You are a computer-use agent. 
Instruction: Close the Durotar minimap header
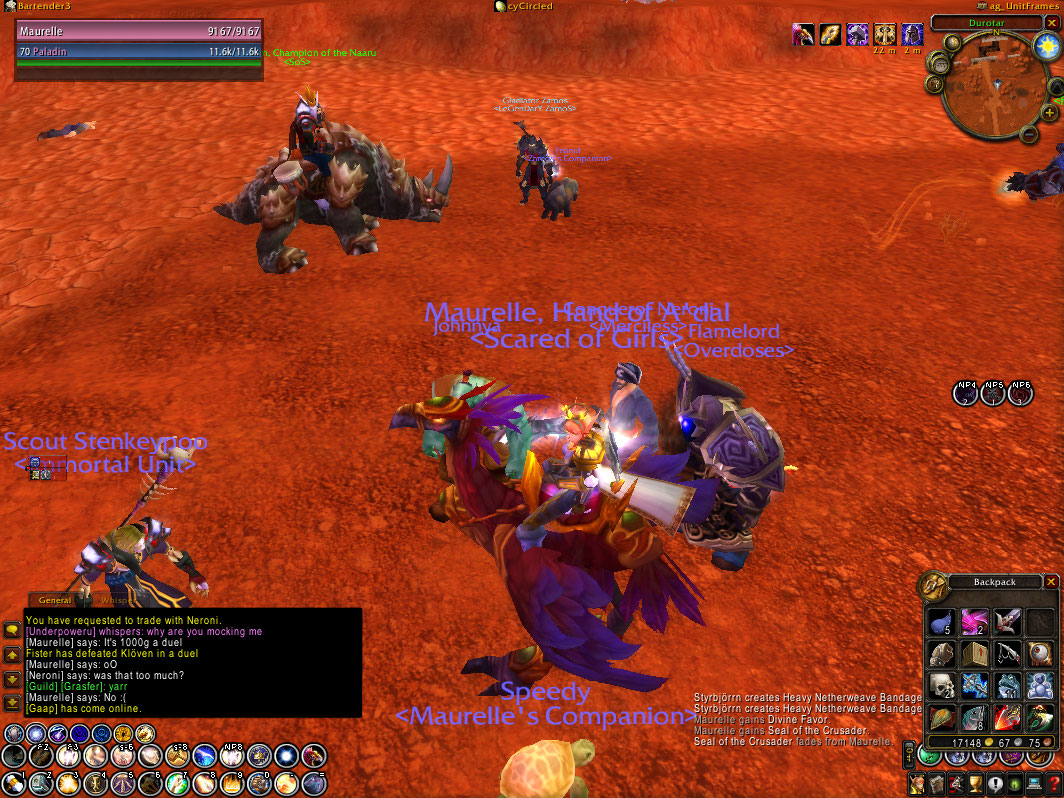pos(1051,22)
